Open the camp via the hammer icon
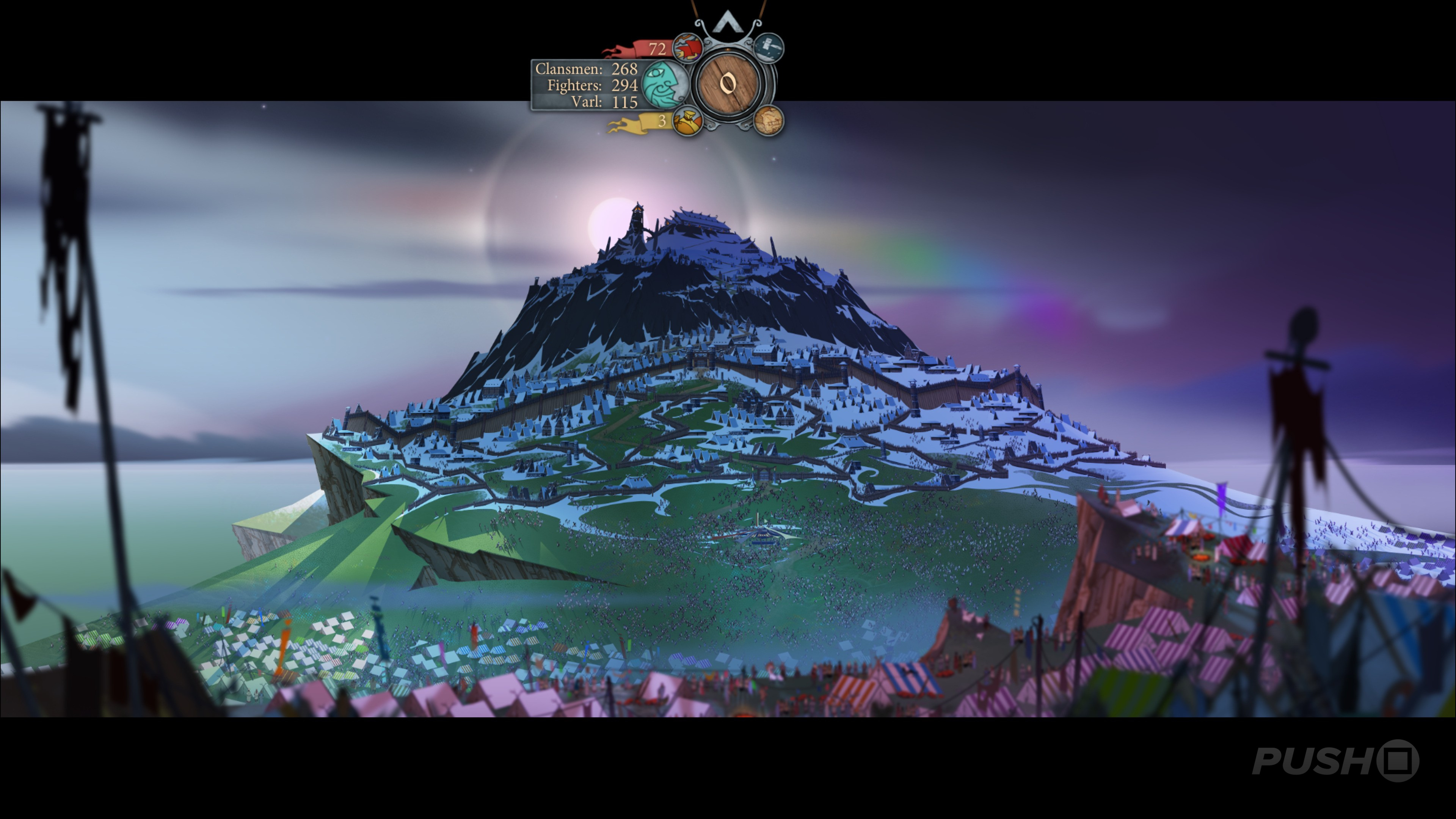This screenshot has width=1456, height=819. [x=769, y=47]
